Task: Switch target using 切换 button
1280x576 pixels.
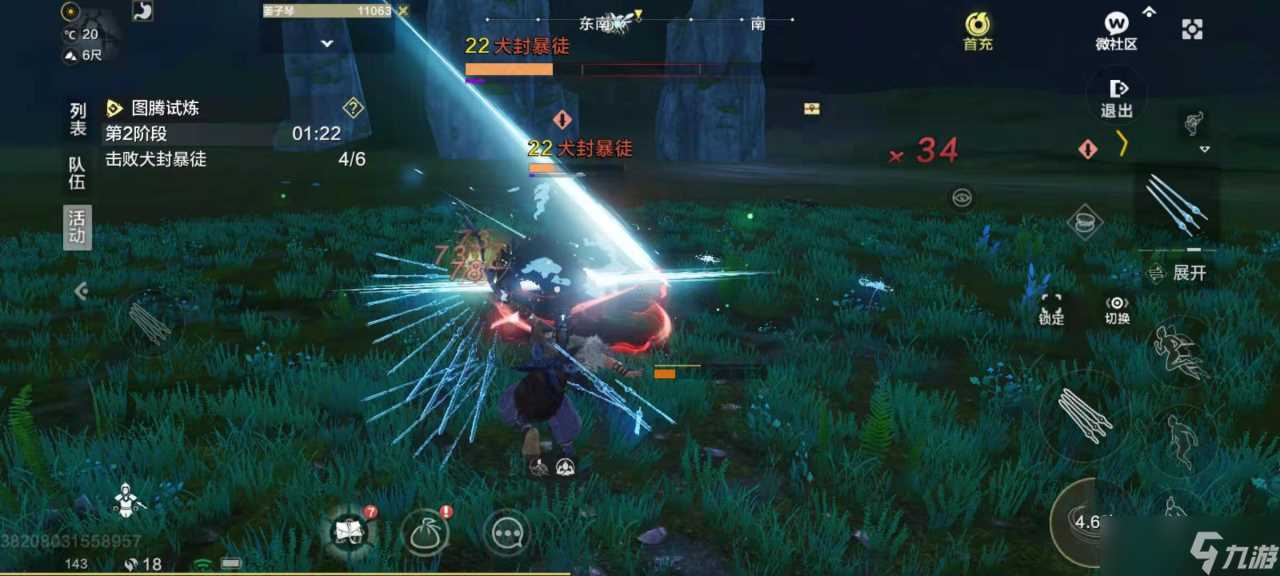Action: pos(1117,309)
